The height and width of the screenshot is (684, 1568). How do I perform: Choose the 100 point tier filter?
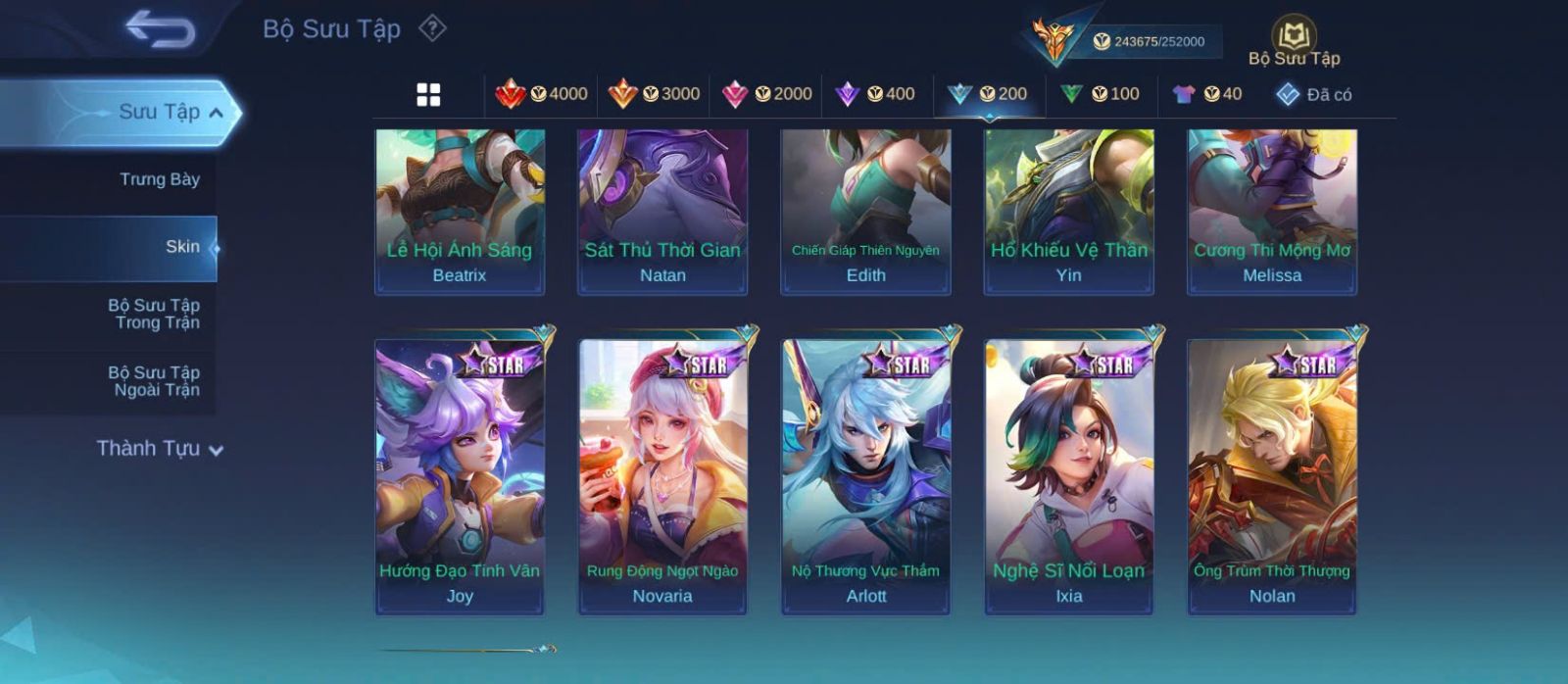(1100, 94)
